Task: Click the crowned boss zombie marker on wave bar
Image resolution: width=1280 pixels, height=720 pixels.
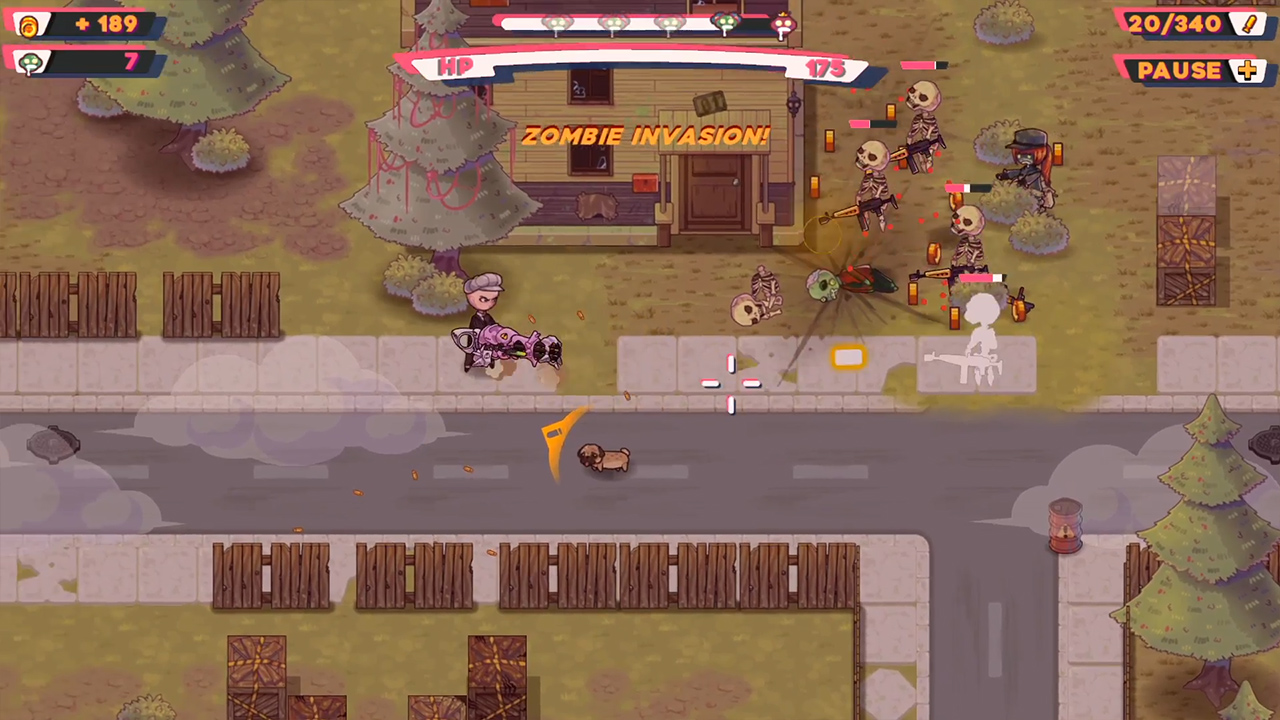Action: pos(783,23)
